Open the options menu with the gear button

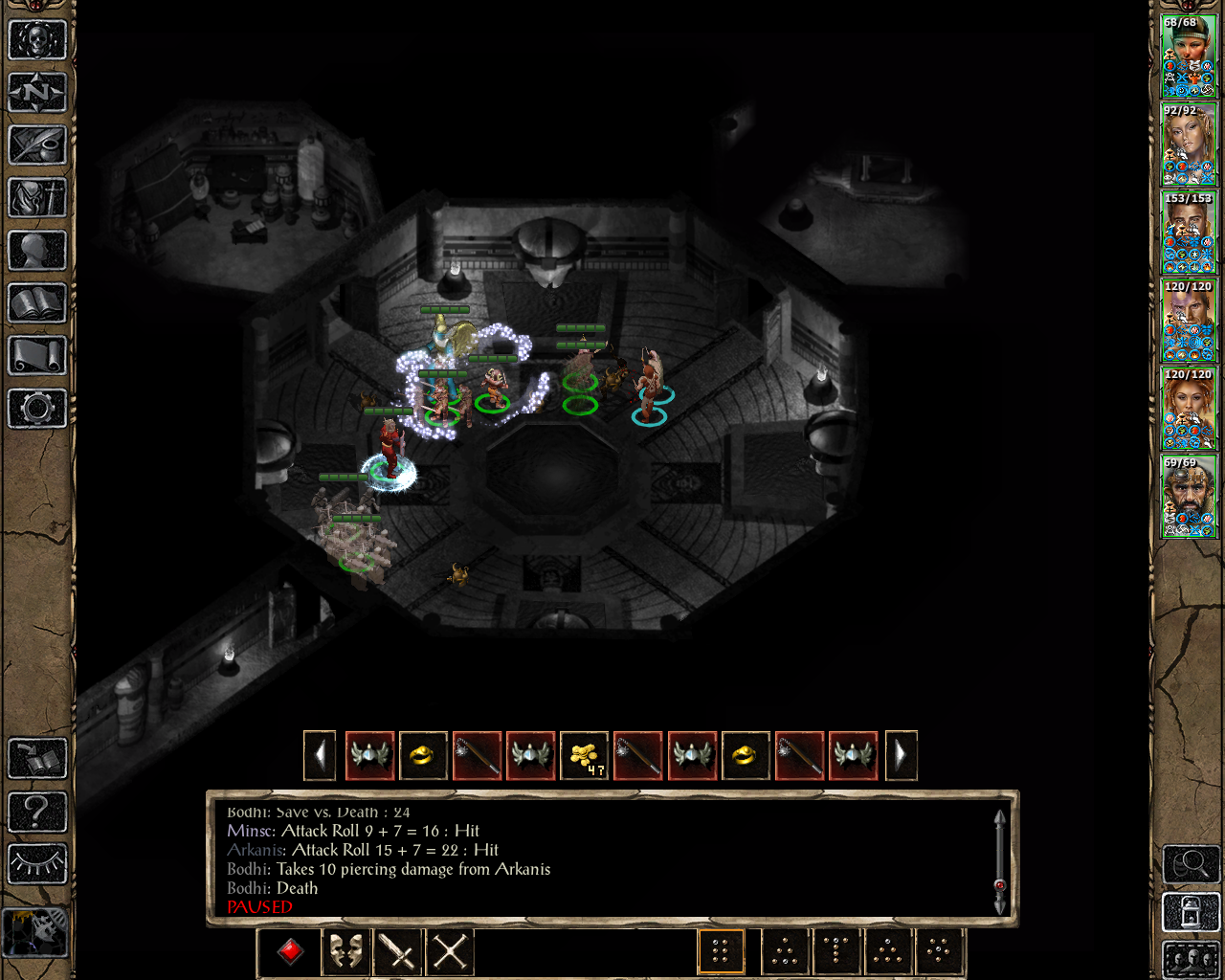tap(37, 409)
